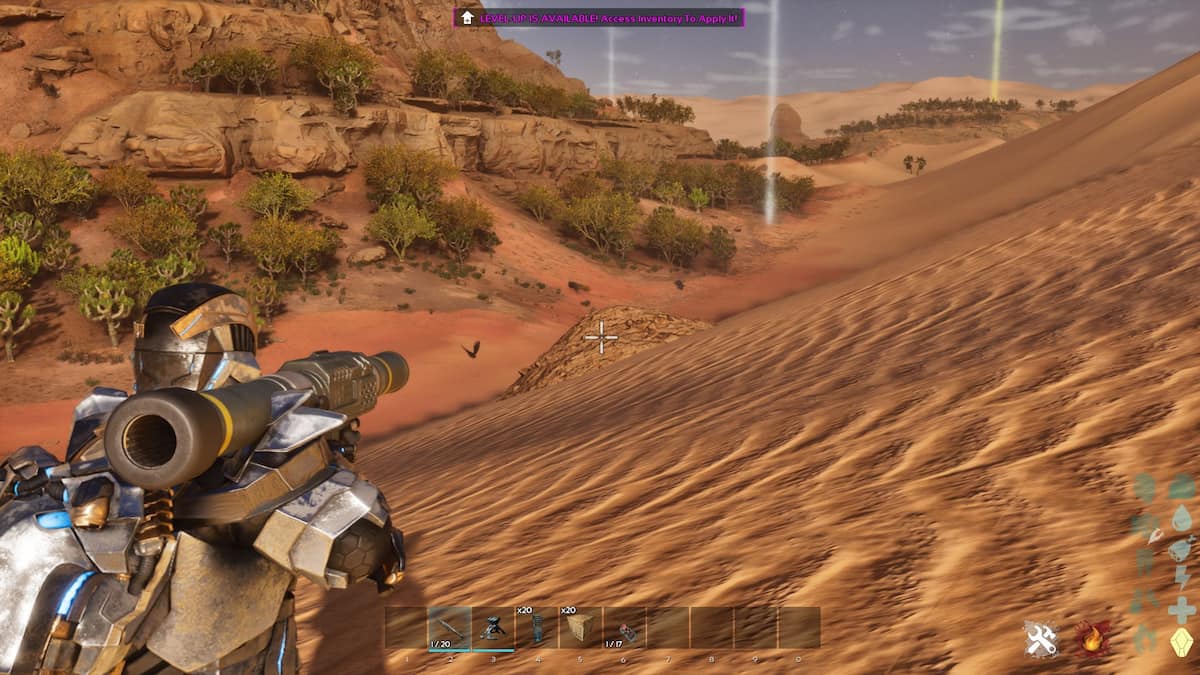1200x675 pixels.
Task: Click the flame heat status icon
Action: 1094,638
